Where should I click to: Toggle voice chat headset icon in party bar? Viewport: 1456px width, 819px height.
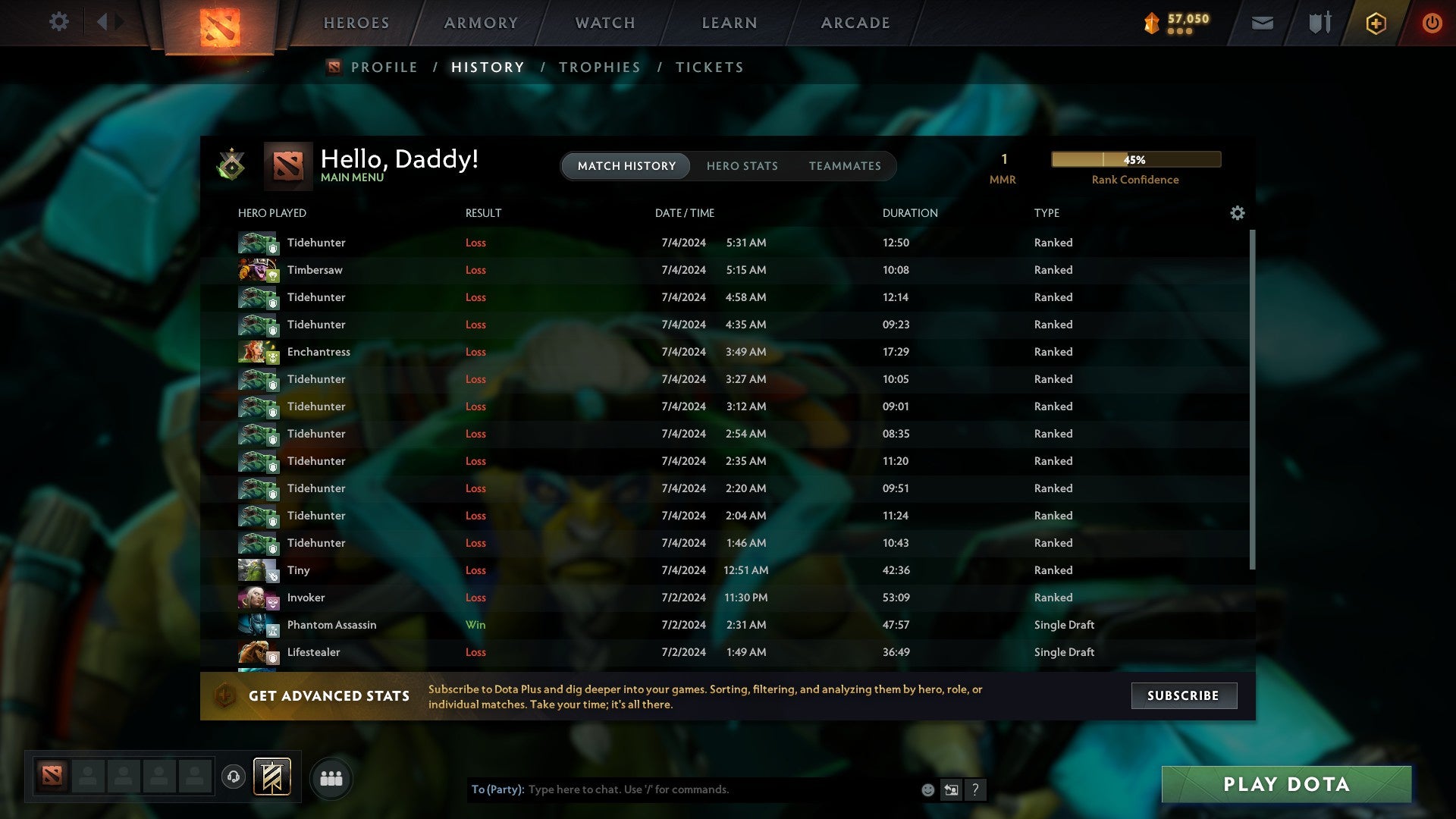[233, 778]
